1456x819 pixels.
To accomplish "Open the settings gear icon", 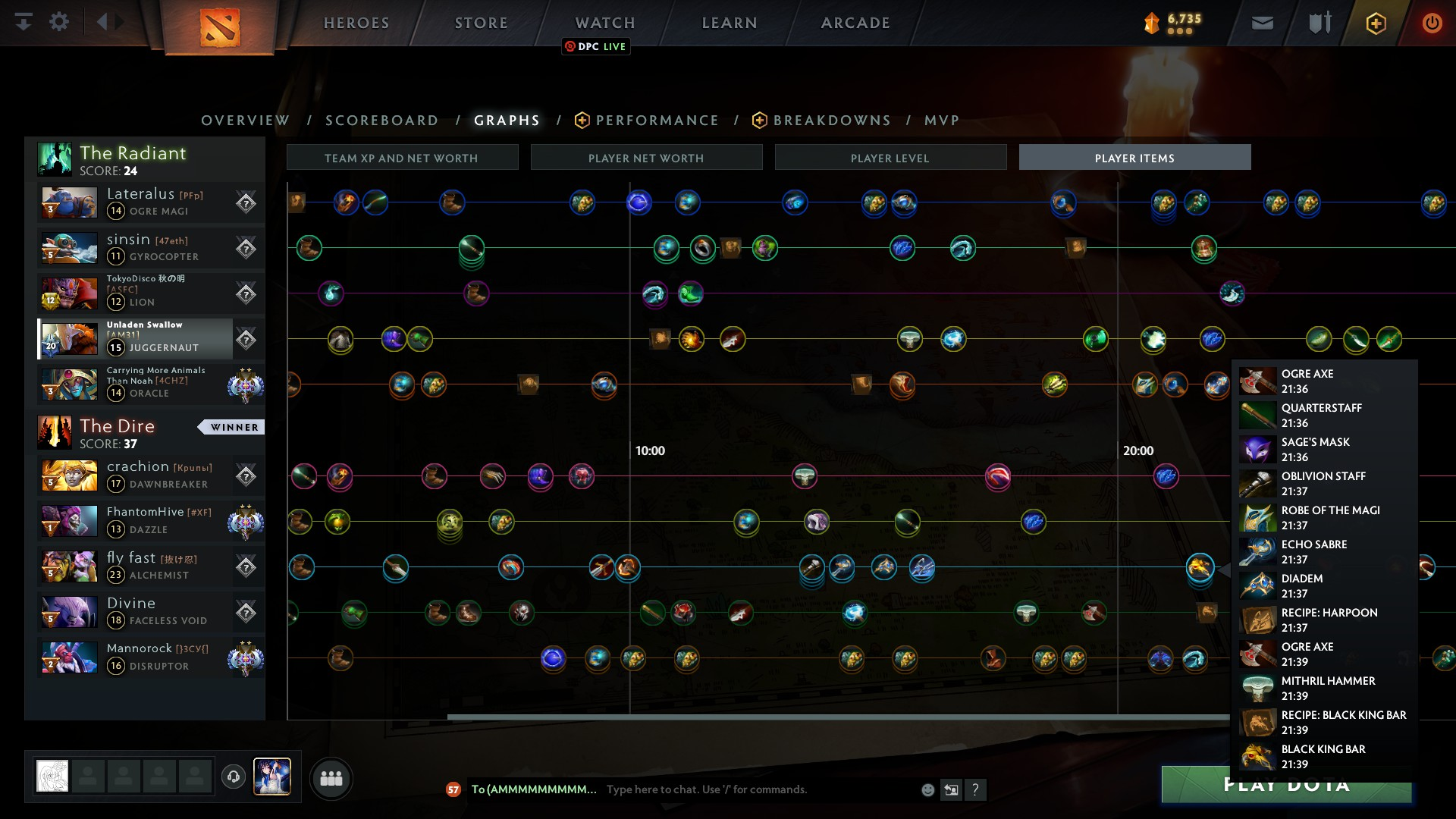I will click(59, 21).
